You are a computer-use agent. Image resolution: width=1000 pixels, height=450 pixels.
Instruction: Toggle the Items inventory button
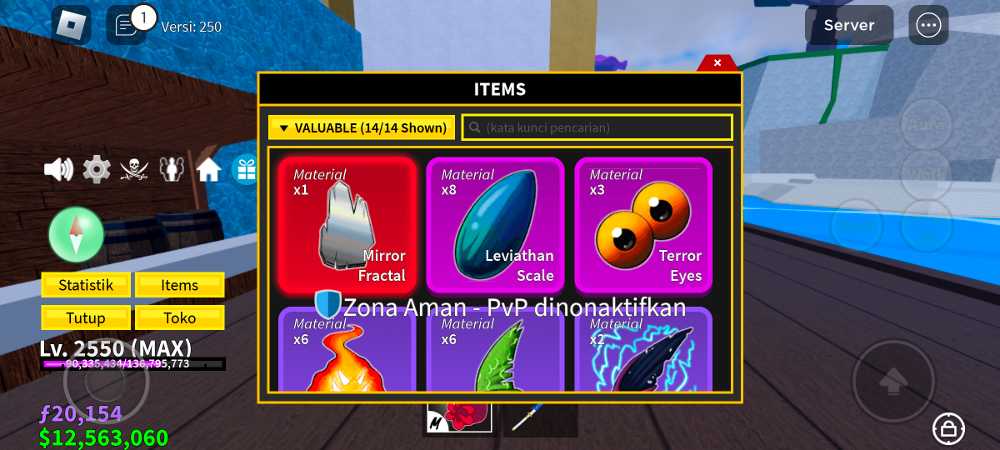point(180,285)
